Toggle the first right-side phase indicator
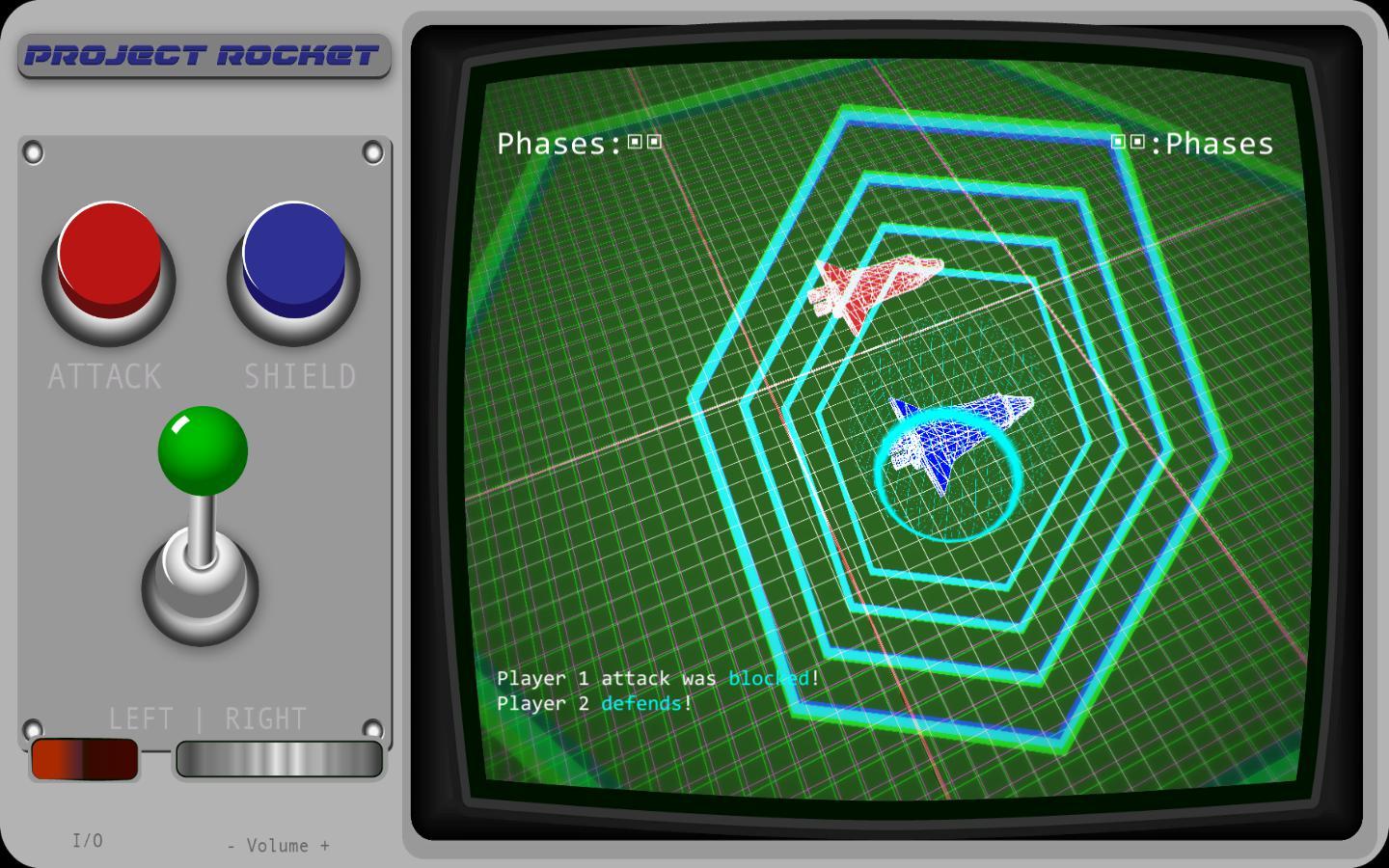 [x=1117, y=141]
